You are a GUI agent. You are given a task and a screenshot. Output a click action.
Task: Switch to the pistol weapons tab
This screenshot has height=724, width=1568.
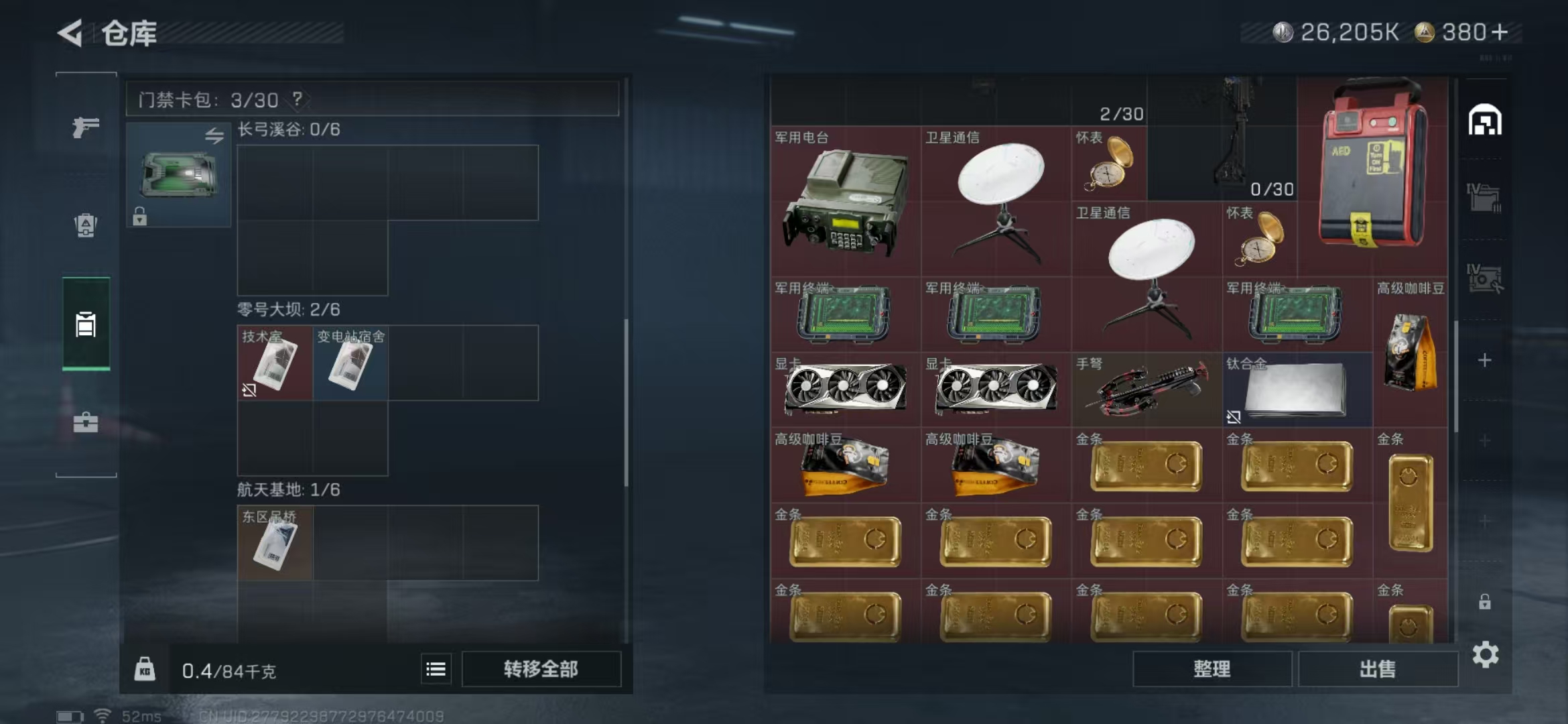pos(86,127)
